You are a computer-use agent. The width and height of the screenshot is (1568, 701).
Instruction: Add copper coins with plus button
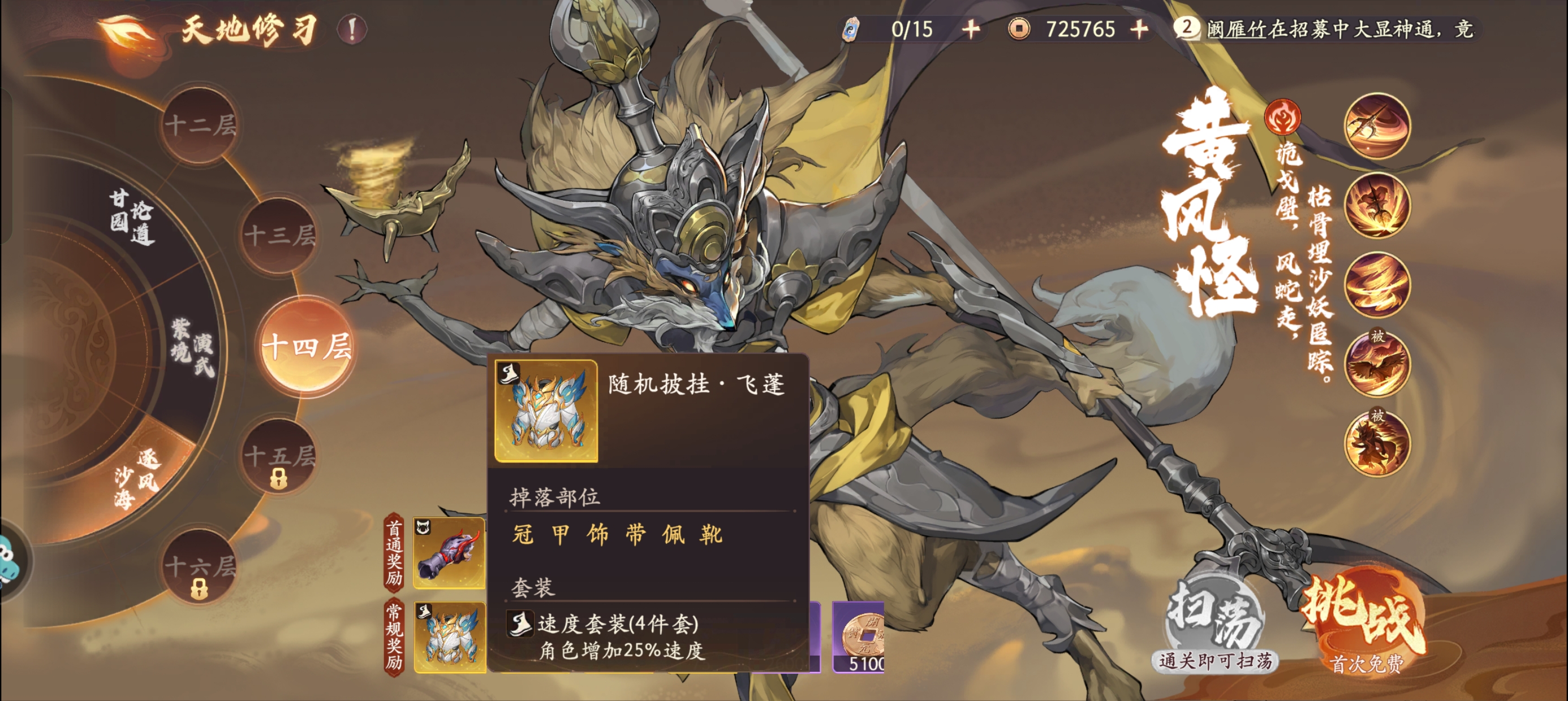[1139, 29]
